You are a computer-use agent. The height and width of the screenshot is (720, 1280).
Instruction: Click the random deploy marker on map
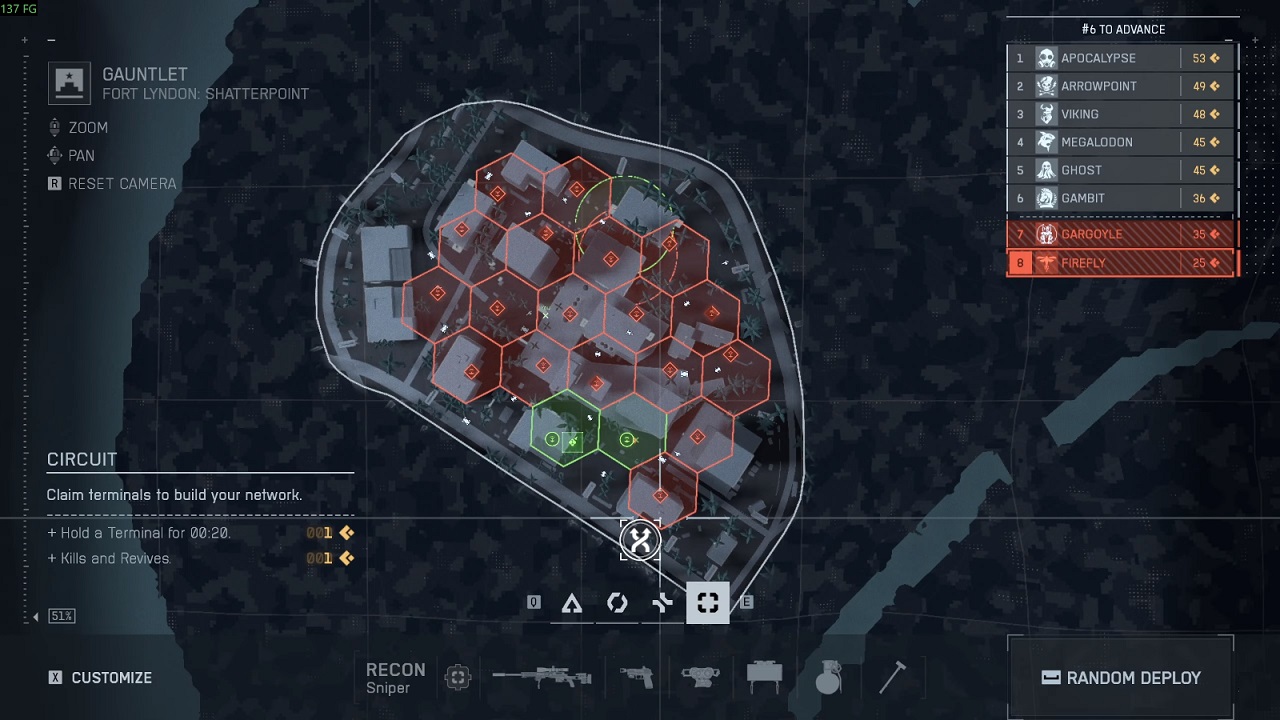(640, 541)
